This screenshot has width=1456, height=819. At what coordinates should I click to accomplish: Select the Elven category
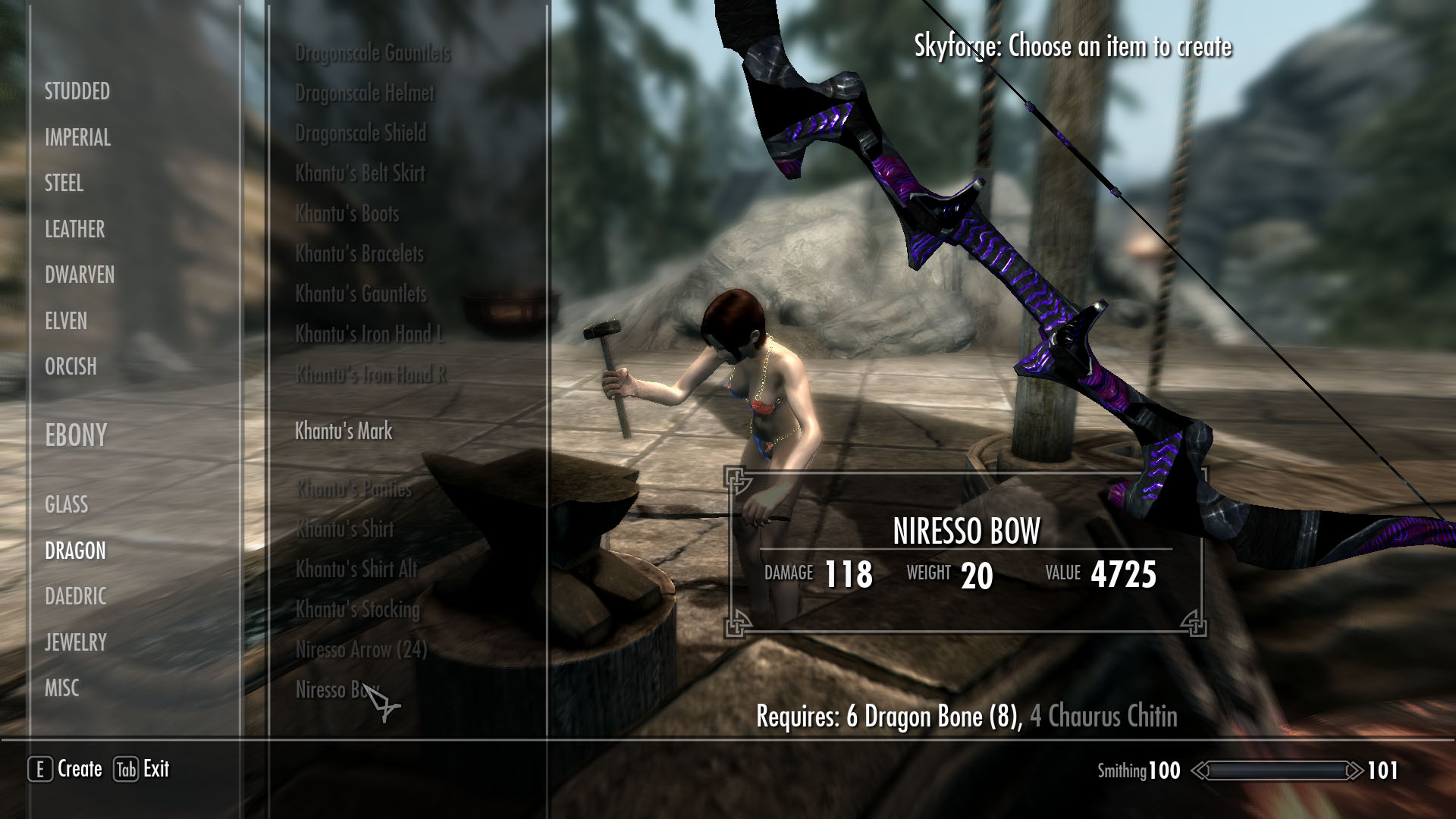(66, 321)
